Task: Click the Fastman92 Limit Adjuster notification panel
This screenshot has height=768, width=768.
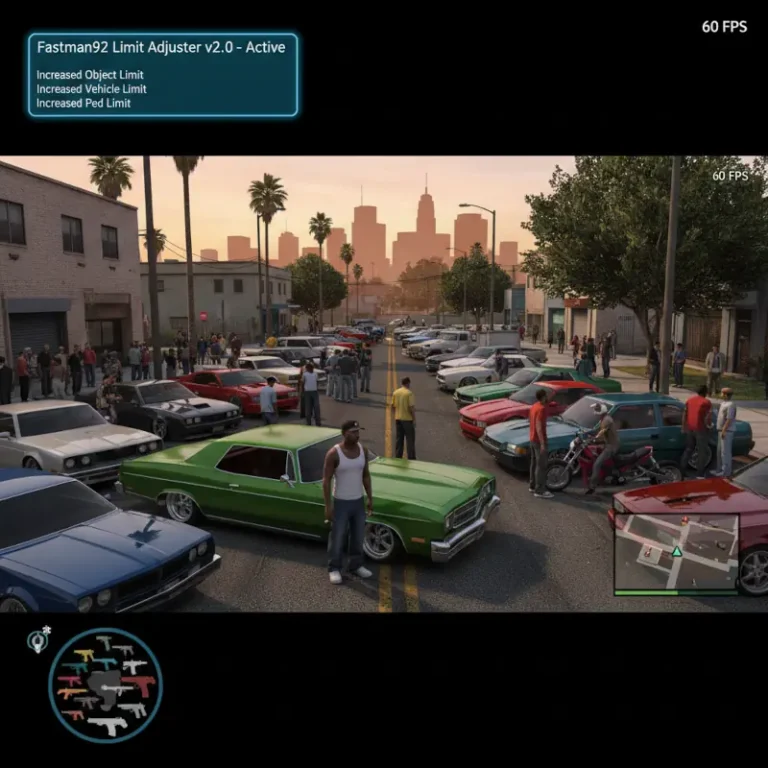Action: tap(163, 75)
